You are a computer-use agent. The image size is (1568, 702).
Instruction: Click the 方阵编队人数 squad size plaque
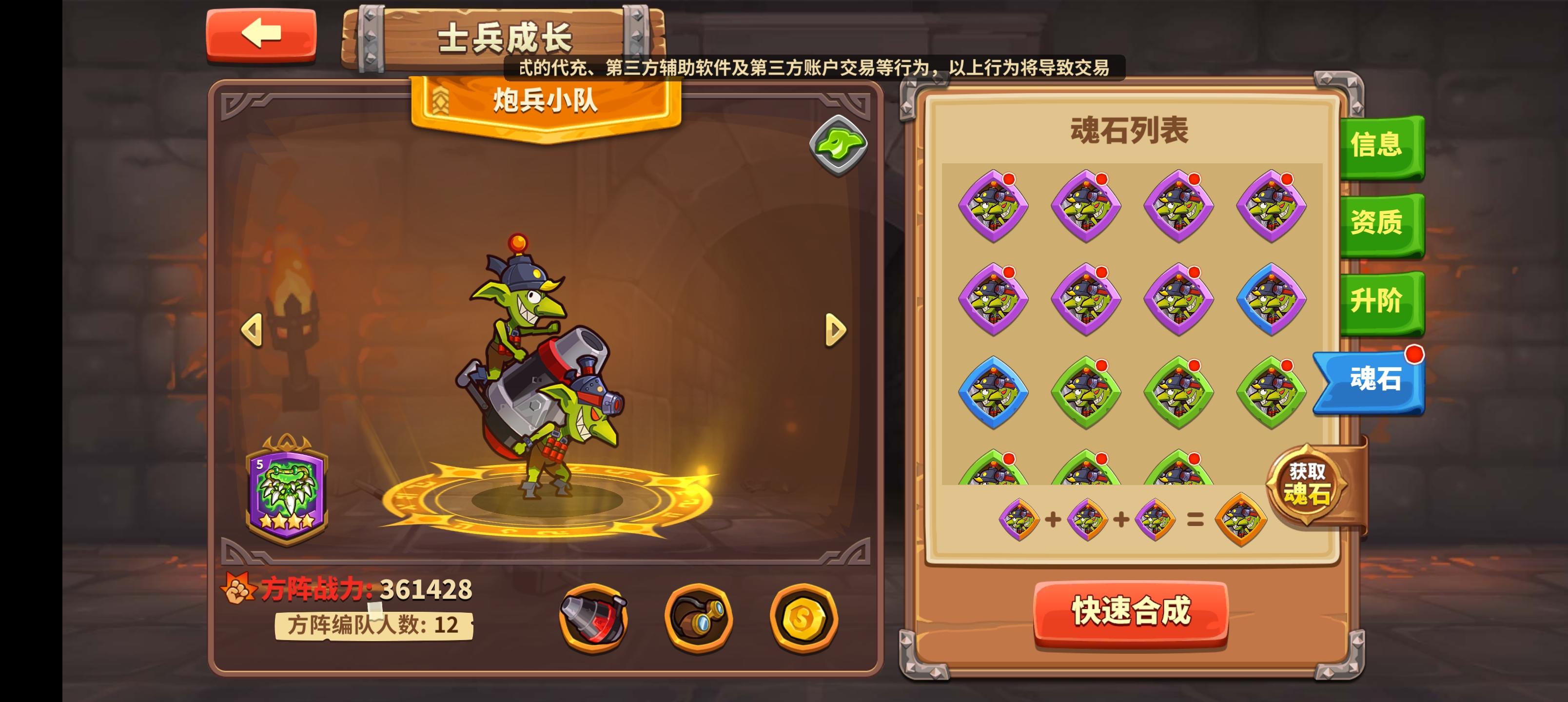tap(374, 626)
